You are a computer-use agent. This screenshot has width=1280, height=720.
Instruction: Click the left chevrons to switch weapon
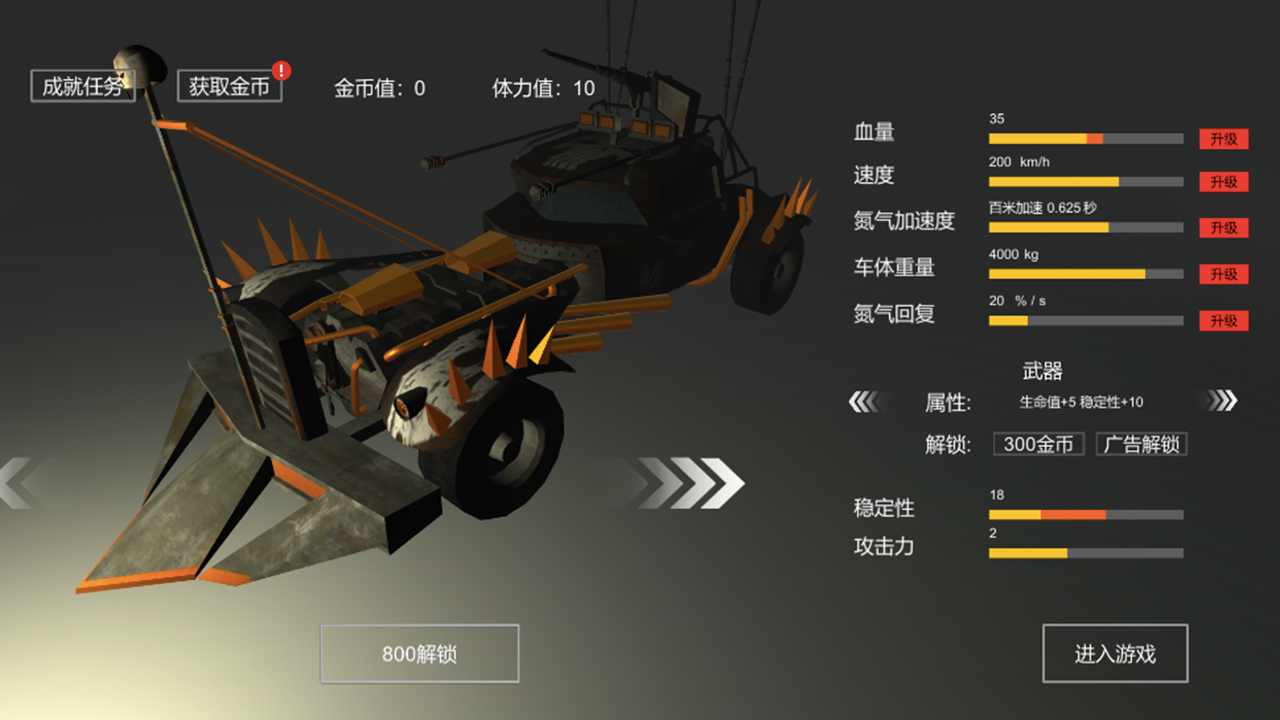tap(866, 400)
